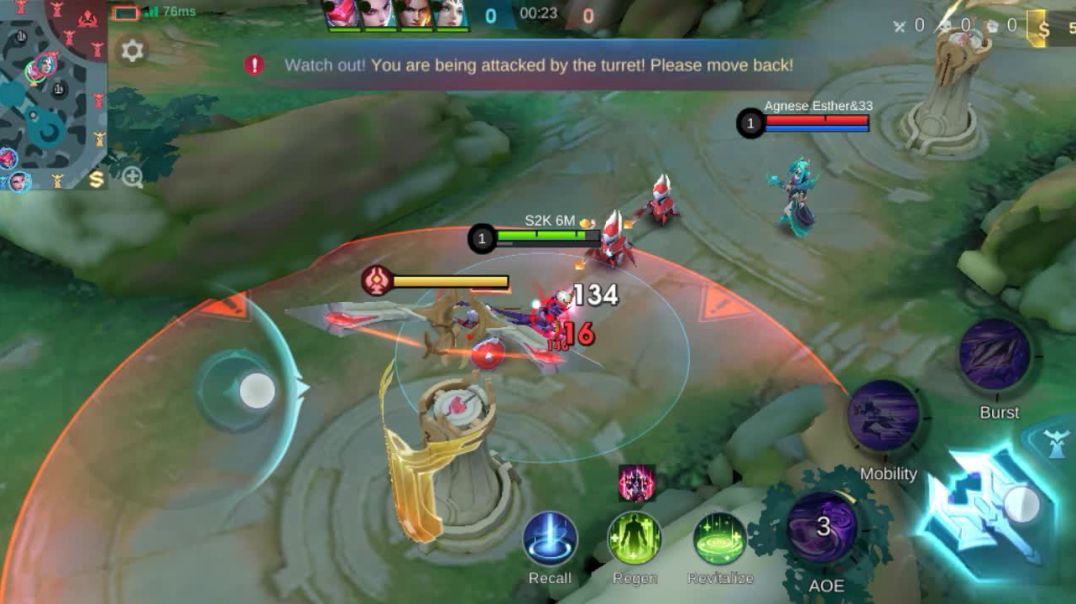This screenshot has width=1076, height=604.
Task: Use the Regen ability
Action: [634, 539]
